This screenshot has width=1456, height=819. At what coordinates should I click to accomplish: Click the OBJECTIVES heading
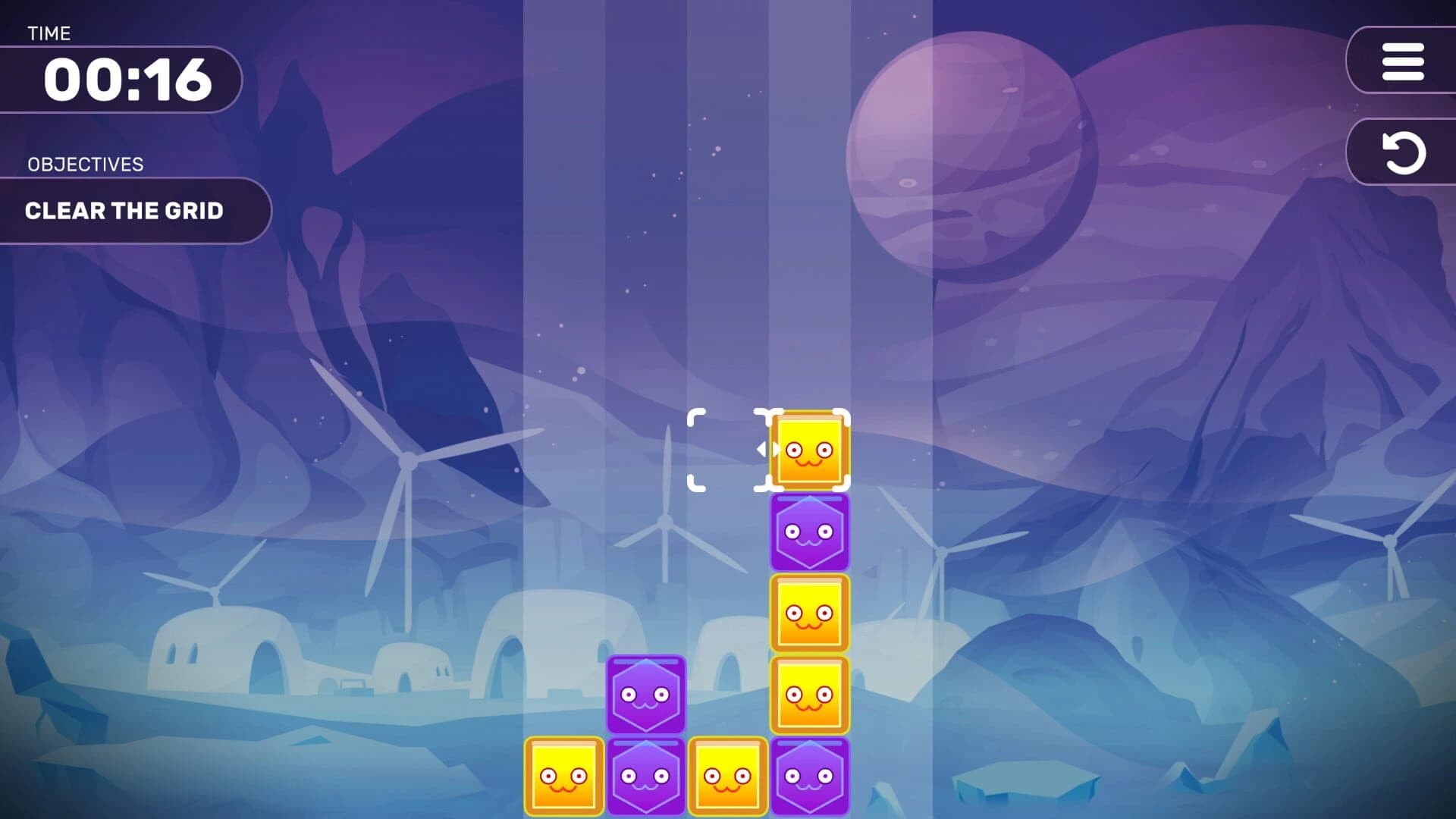click(86, 164)
